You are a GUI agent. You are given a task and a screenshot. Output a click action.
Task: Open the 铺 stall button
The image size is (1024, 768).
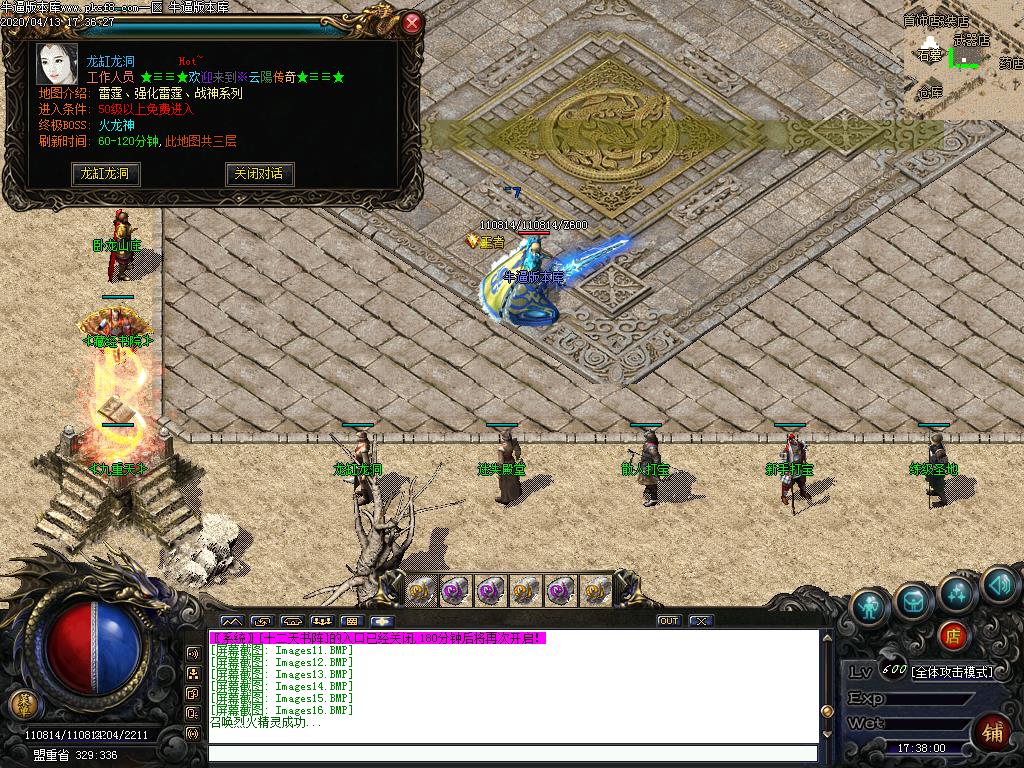coord(993,732)
